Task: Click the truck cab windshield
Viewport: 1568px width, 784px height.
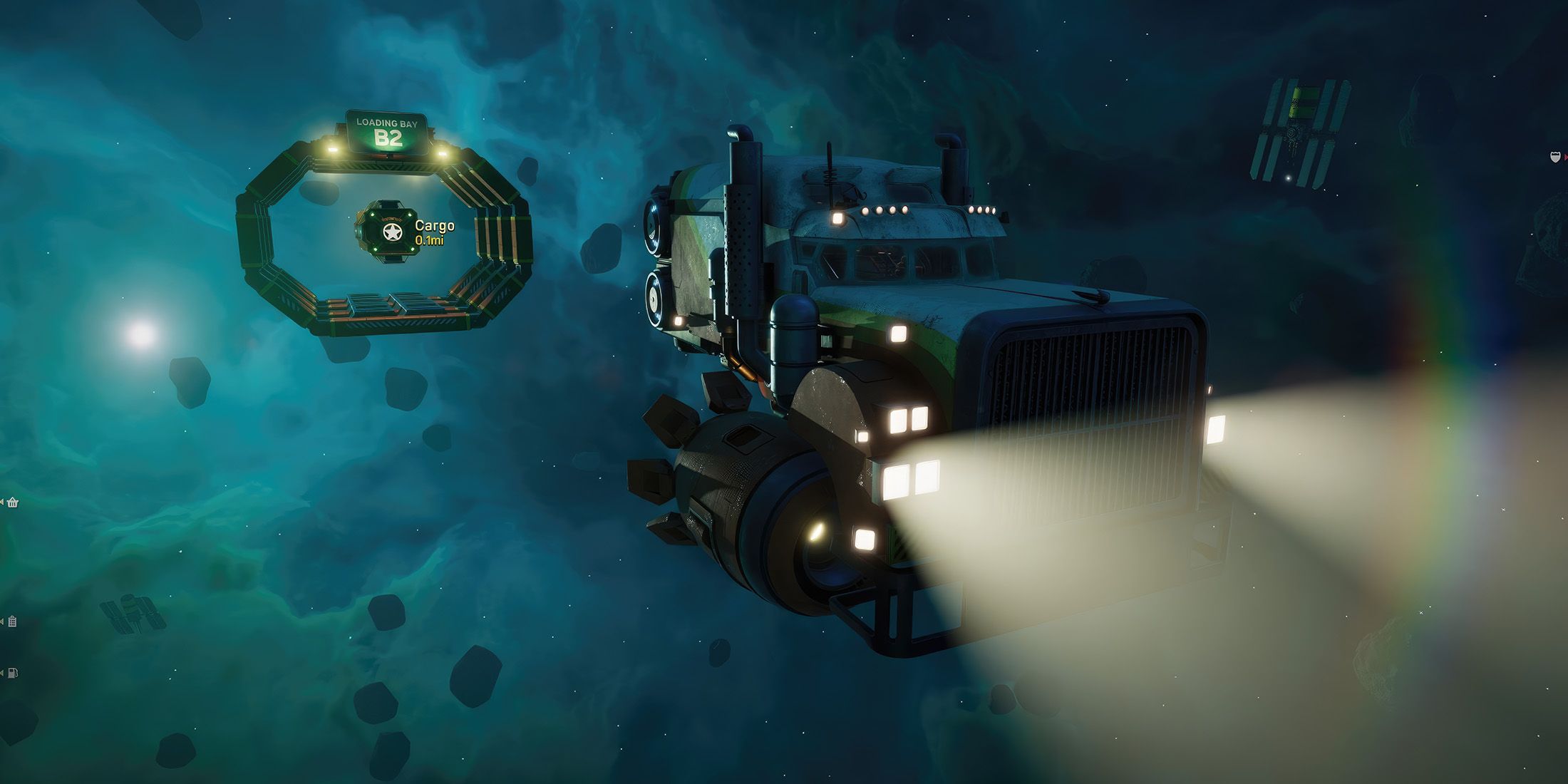Action: click(x=891, y=260)
